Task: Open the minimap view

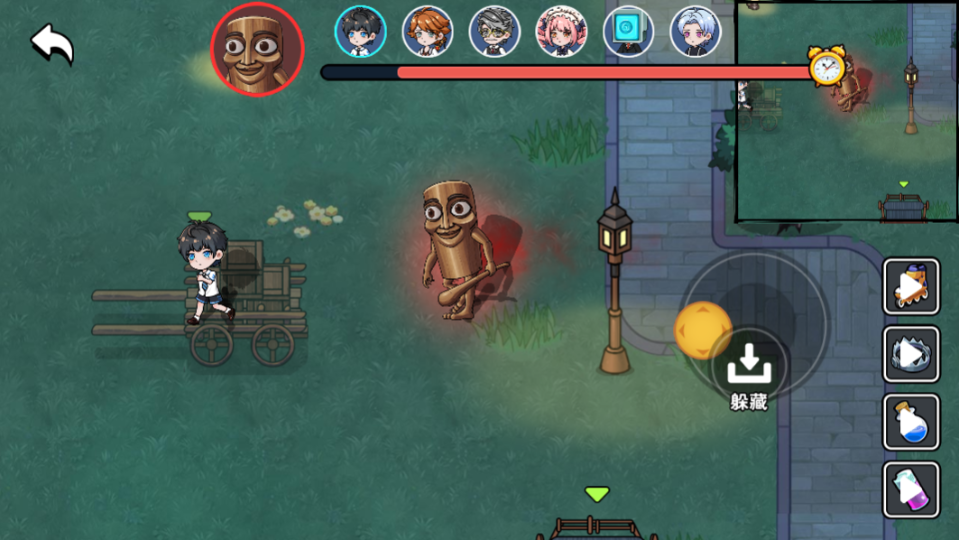Action: pyautogui.click(x=846, y=110)
